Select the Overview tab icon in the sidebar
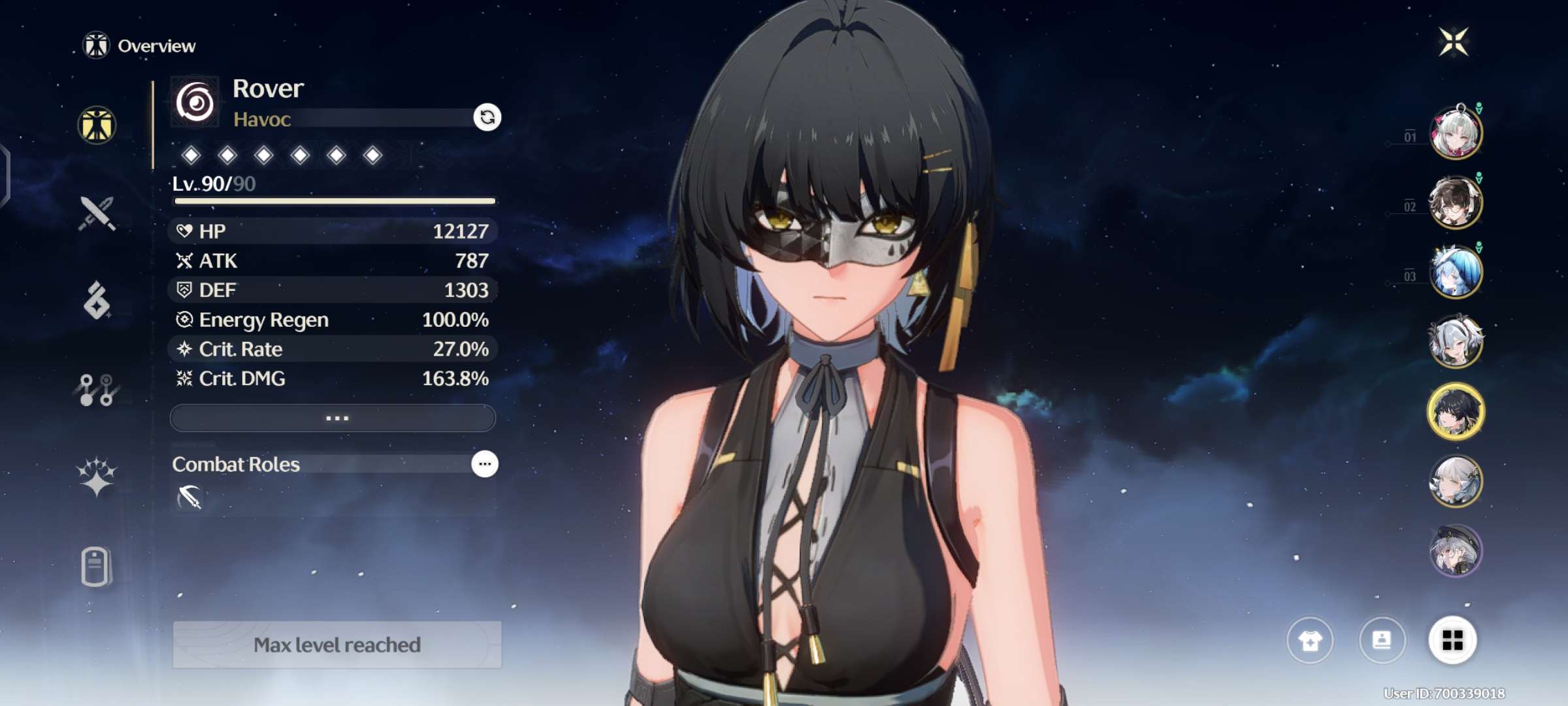This screenshot has height=706, width=1568. click(x=97, y=125)
